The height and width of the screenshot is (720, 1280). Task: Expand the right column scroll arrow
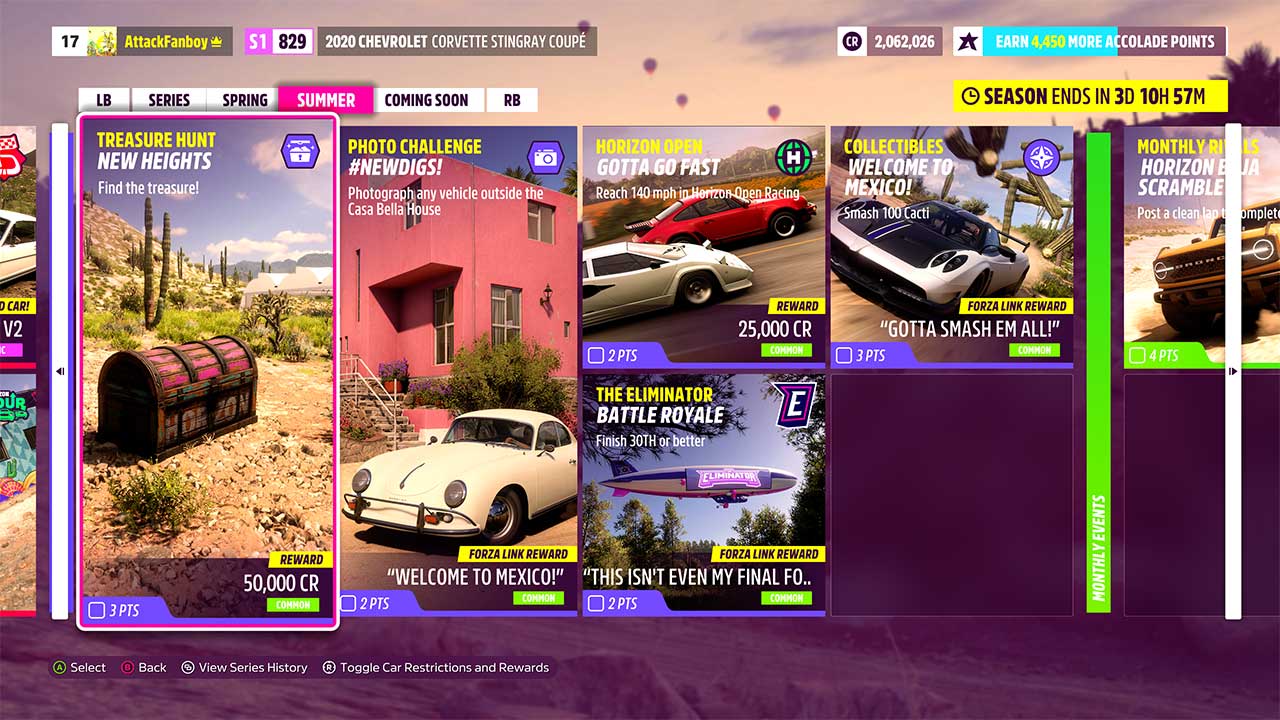coord(1234,370)
